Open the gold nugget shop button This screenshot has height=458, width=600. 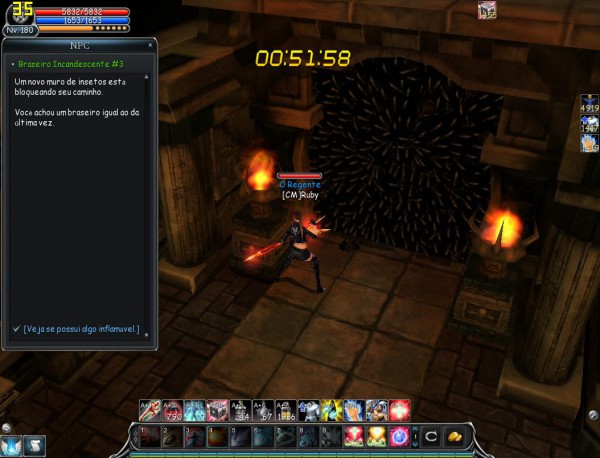[453, 436]
